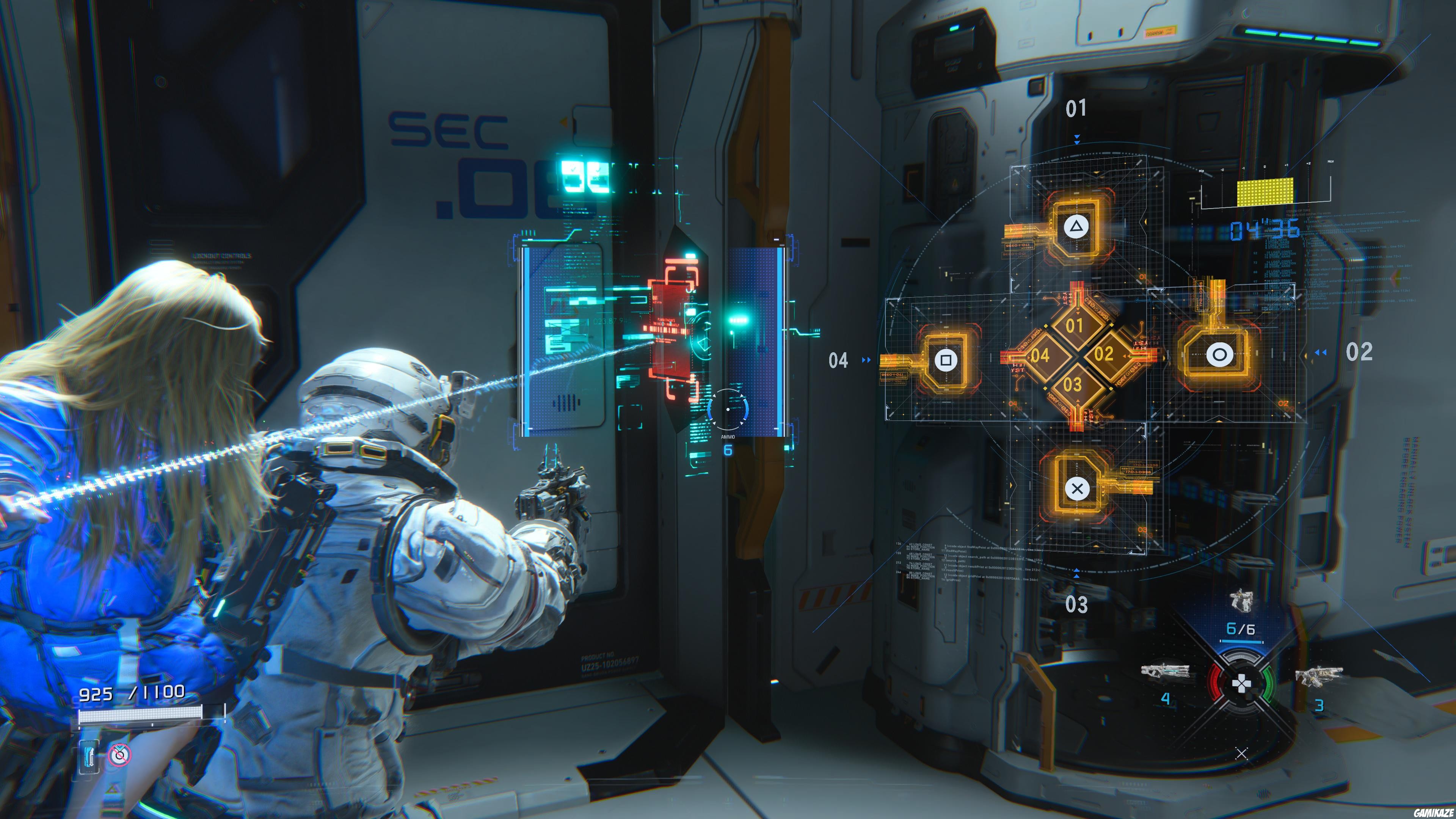Screen dimensions: 1456x819
Task: Click the yellow block on the hack gauge
Action: coord(1265,192)
